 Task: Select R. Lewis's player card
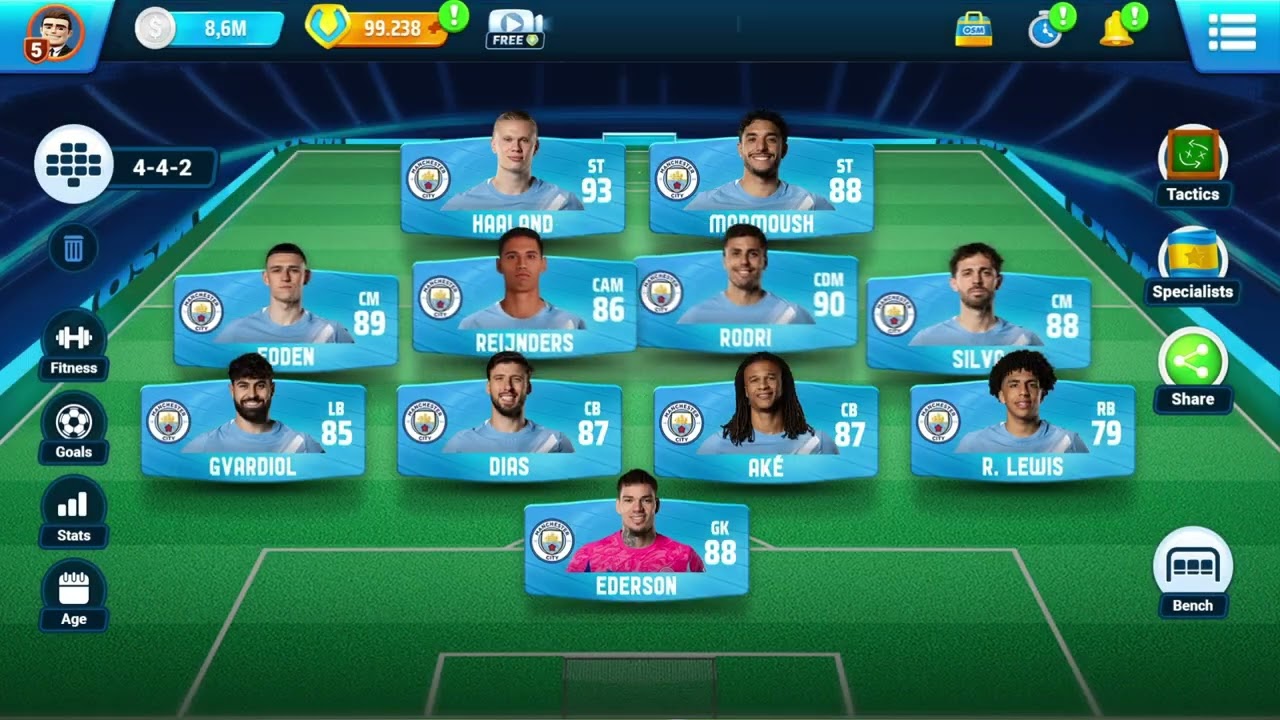pyautogui.click(x=1022, y=430)
